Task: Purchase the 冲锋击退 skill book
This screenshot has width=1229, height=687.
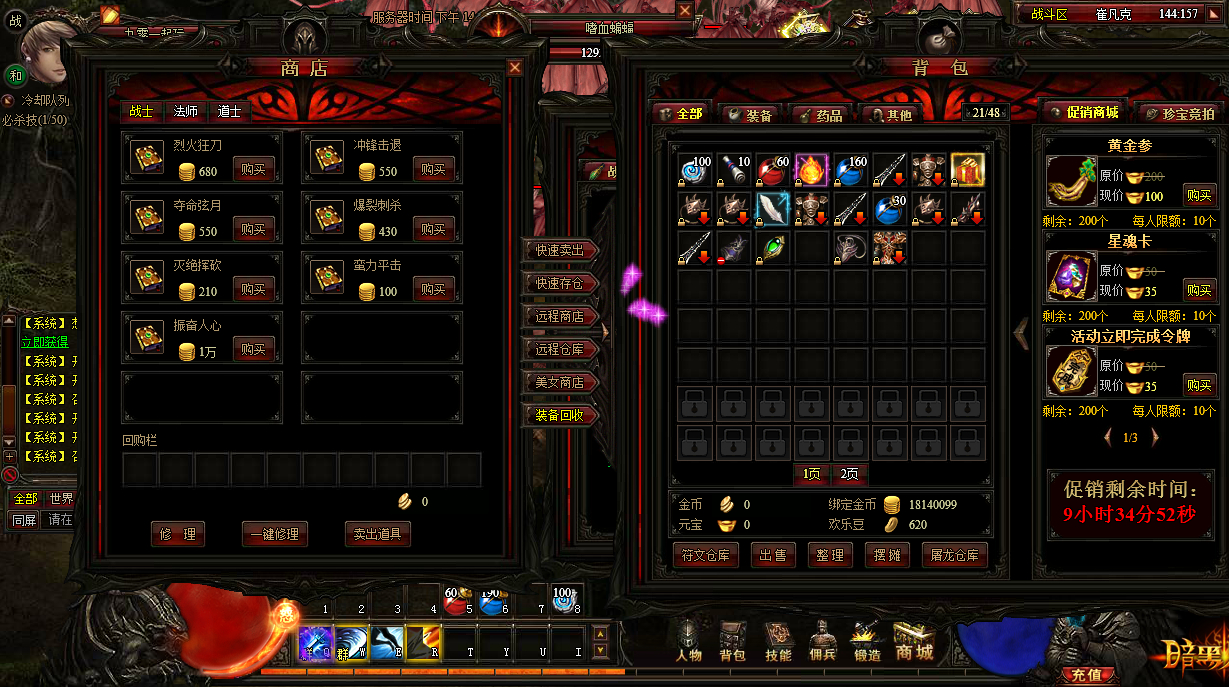Action: tap(433, 170)
